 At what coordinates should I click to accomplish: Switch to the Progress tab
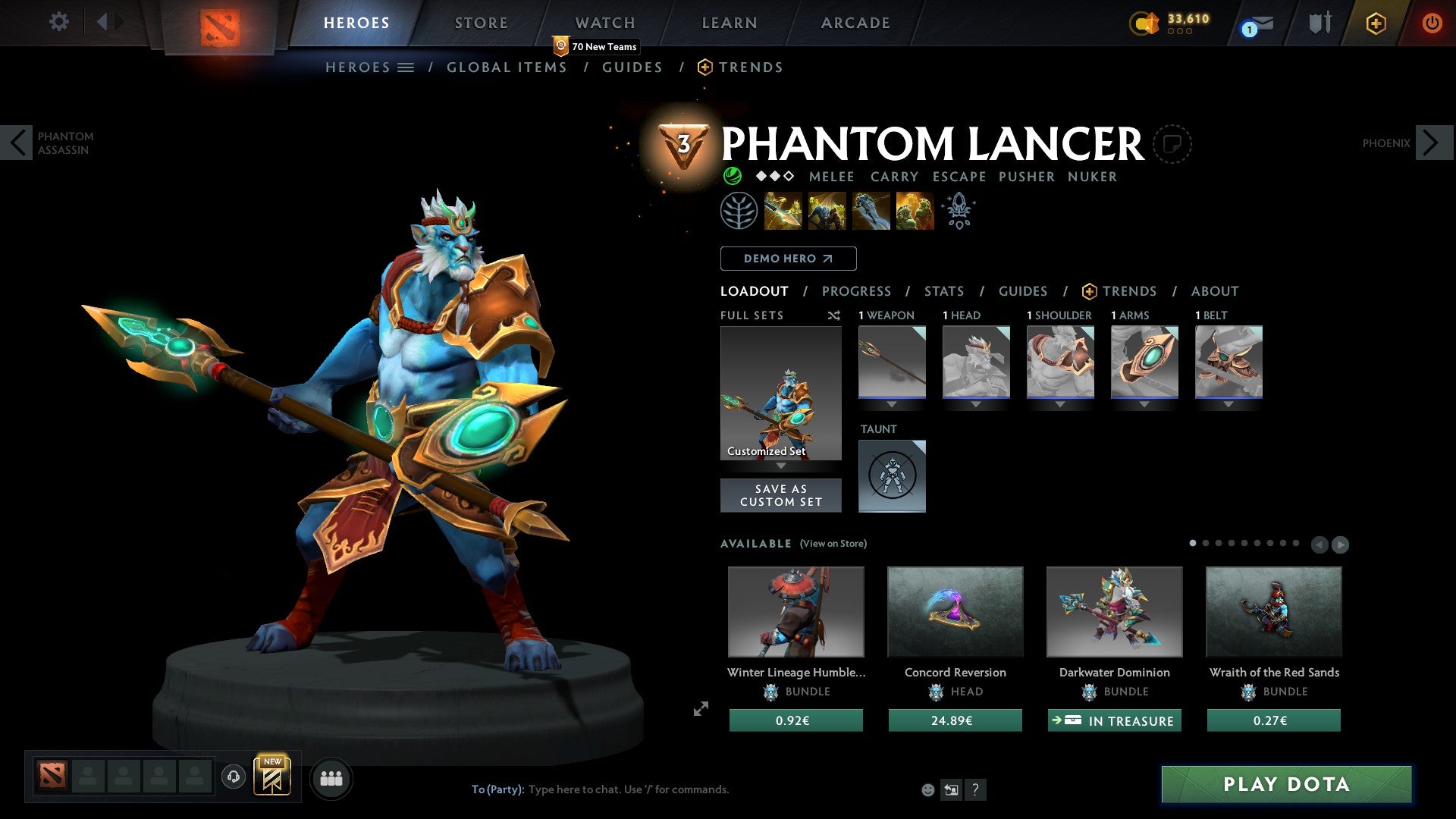[857, 291]
